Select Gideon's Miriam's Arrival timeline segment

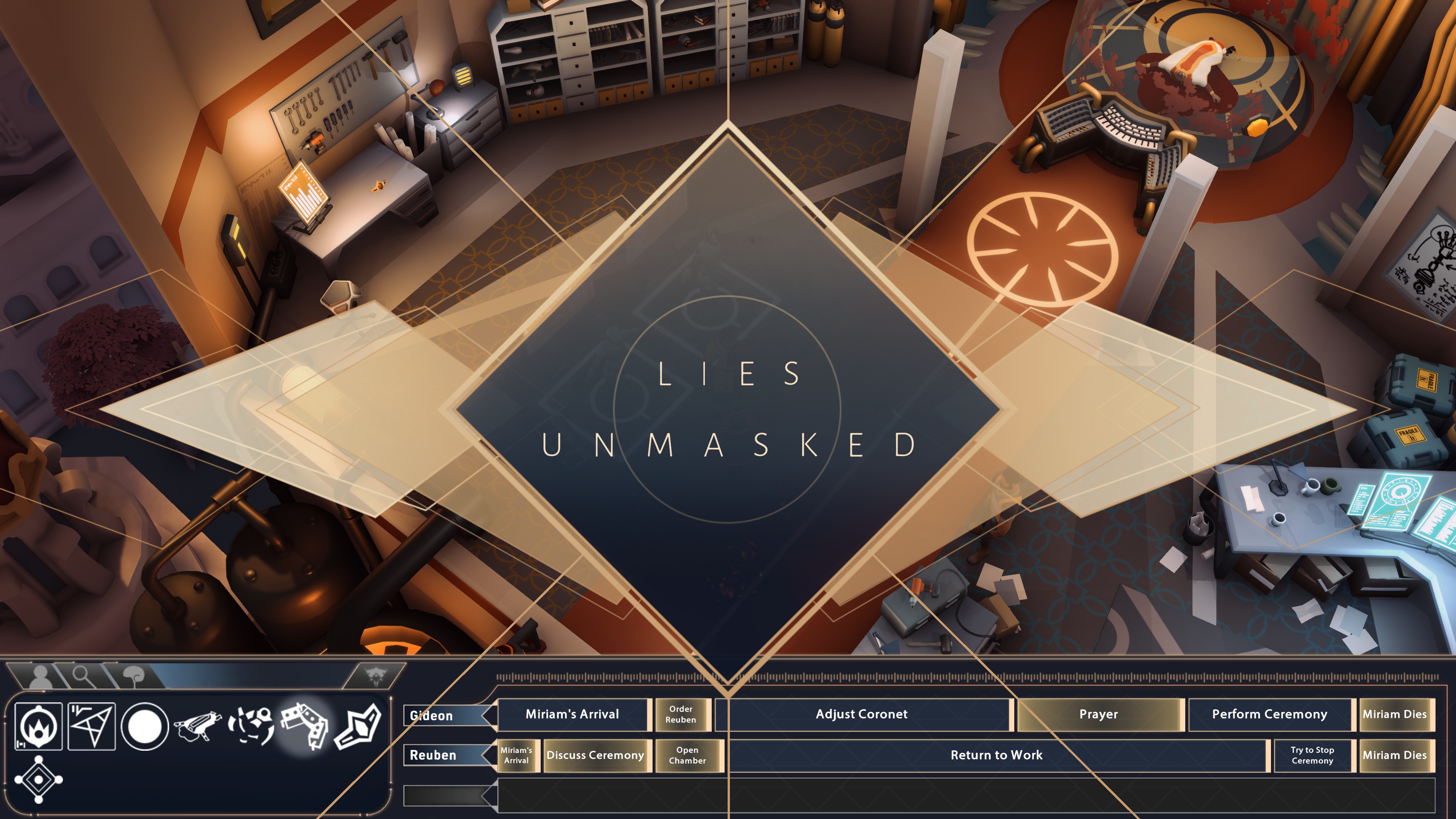572,714
